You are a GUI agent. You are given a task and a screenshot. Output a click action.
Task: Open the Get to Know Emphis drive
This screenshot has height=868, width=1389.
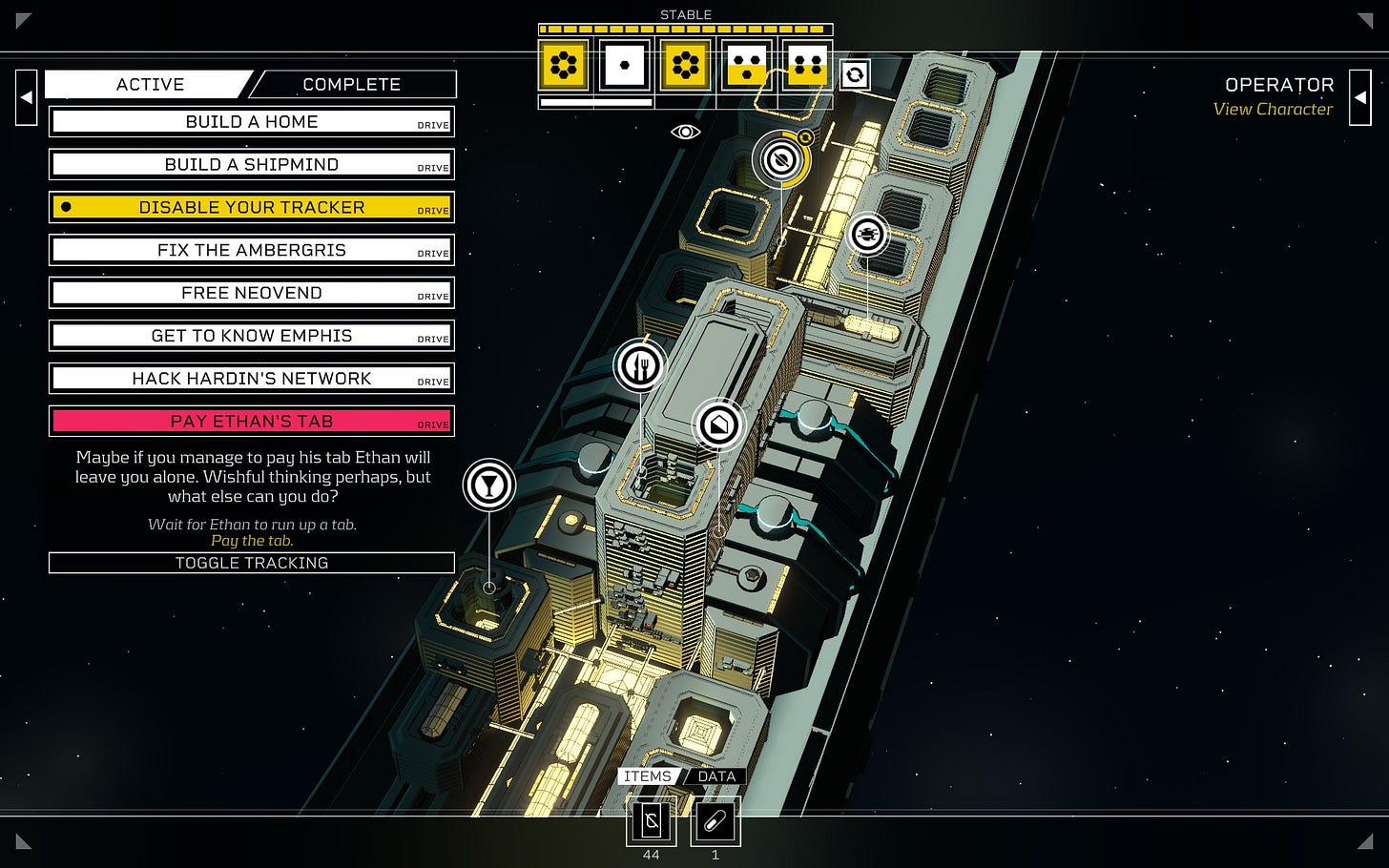(x=252, y=337)
